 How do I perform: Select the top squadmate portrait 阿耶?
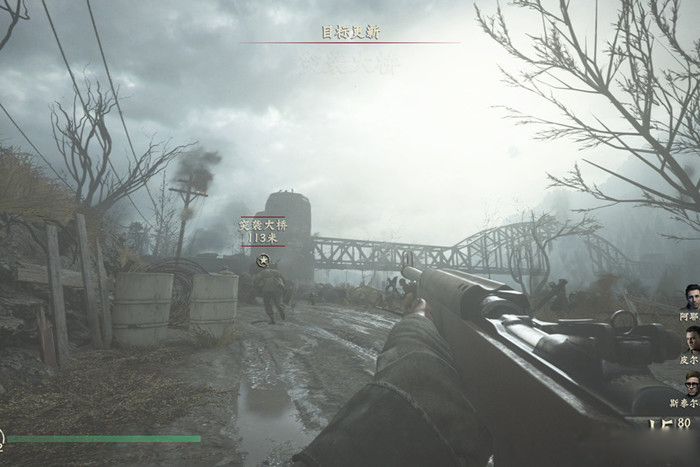click(691, 297)
